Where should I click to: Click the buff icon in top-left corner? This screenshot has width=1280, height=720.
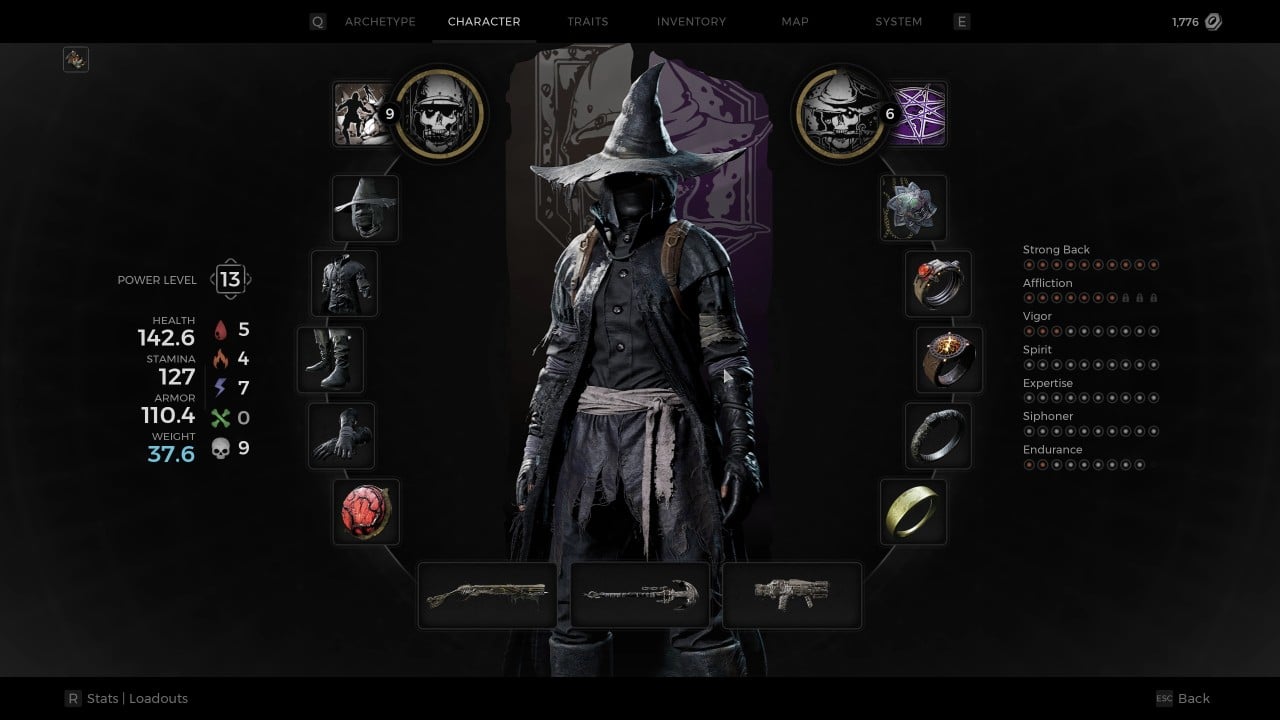click(x=75, y=59)
